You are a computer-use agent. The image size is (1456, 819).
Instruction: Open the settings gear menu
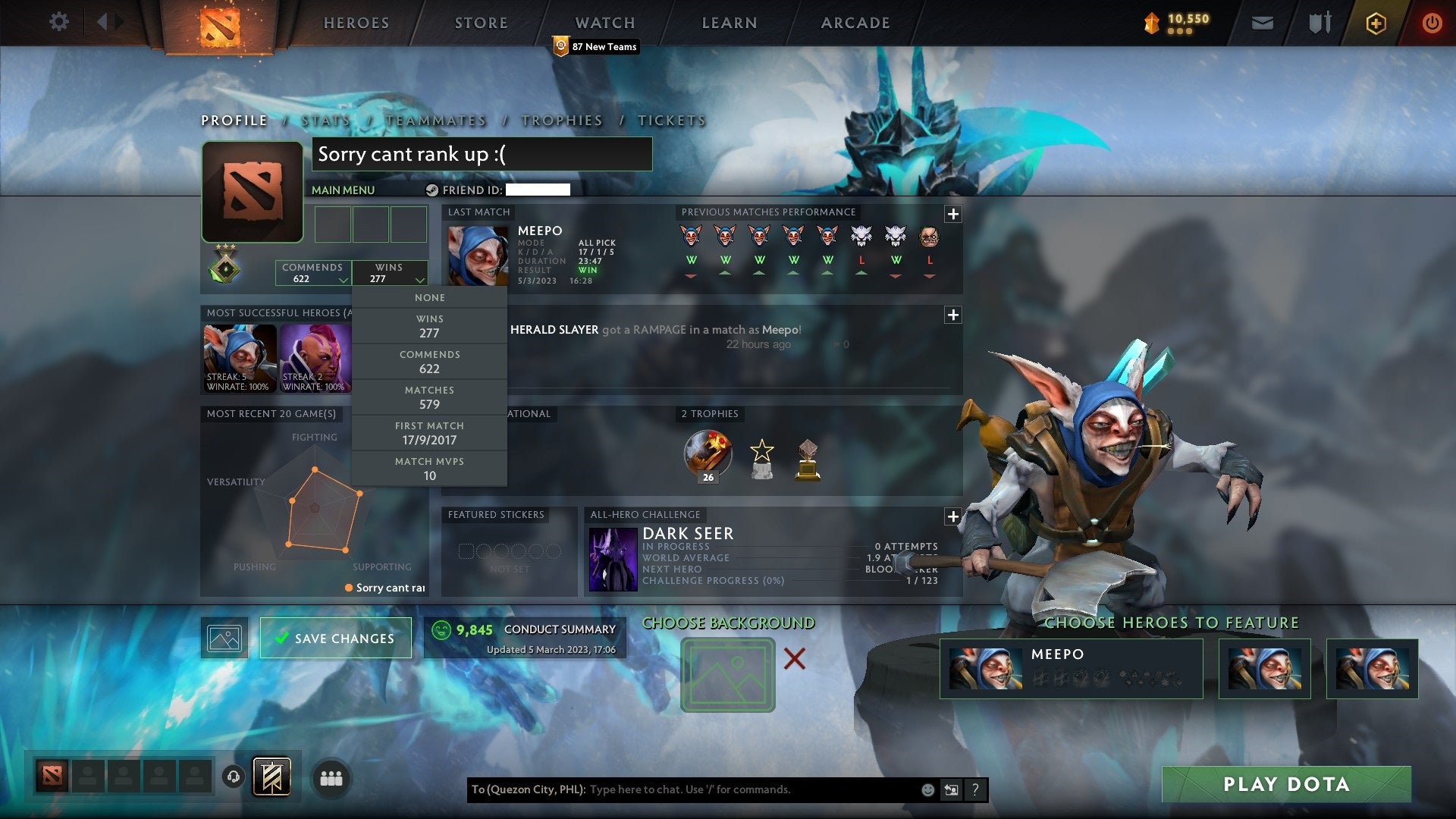pos(59,22)
